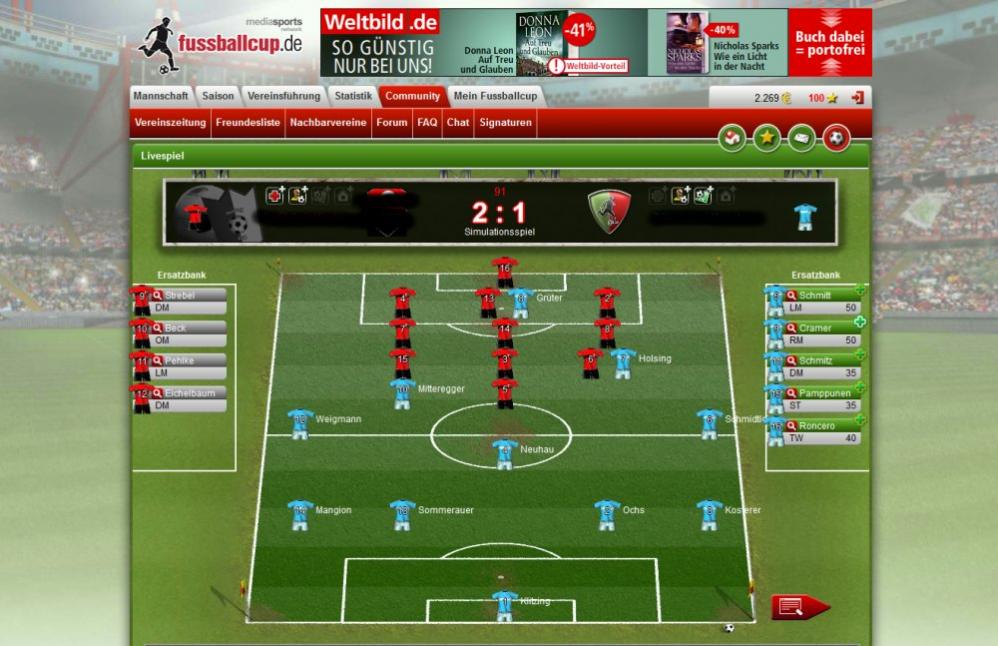Open the Mannschaft tab
The width and height of the screenshot is (998, 646).
[161, 96]
